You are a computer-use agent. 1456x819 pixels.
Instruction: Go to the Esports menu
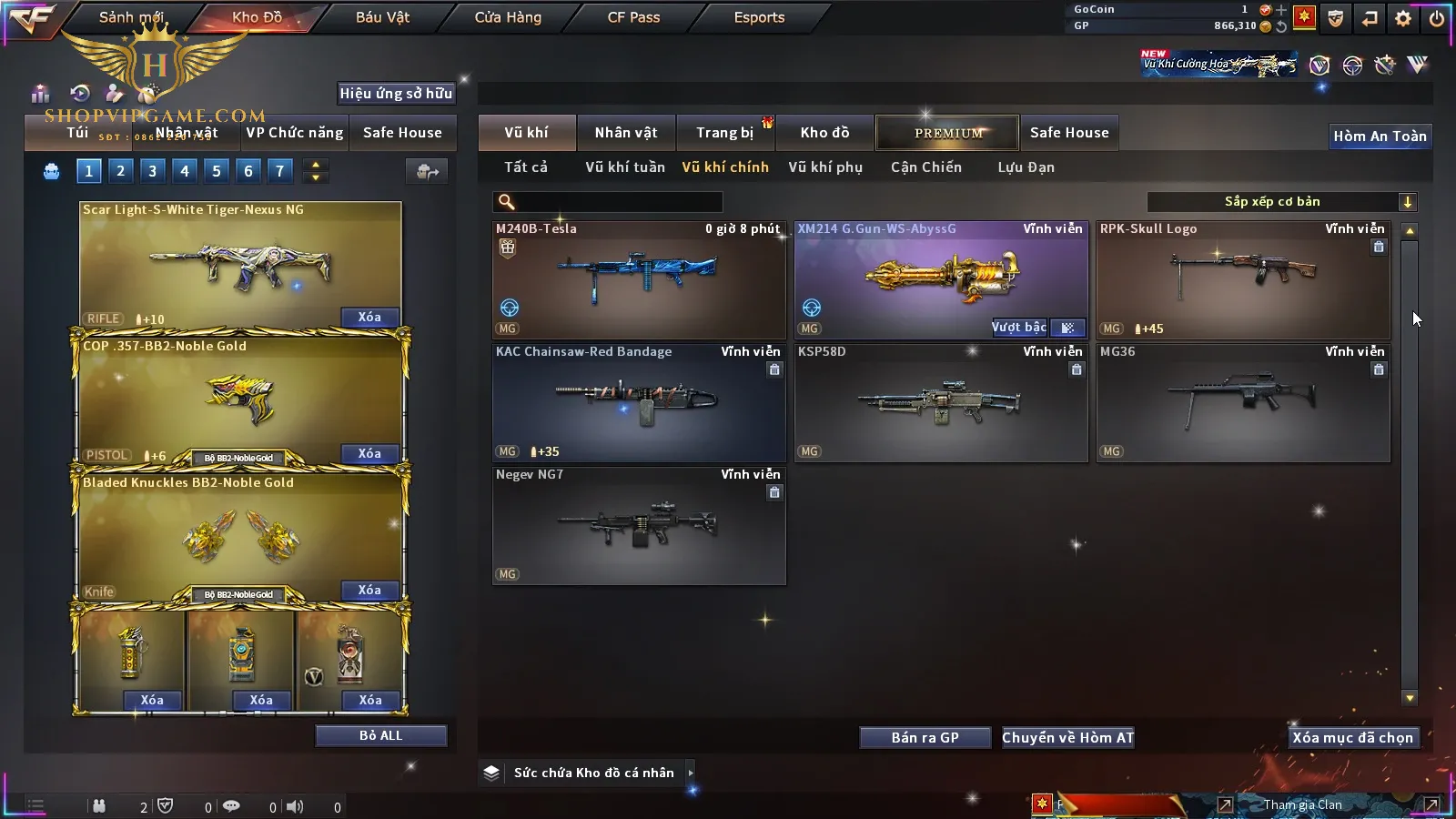759,17
